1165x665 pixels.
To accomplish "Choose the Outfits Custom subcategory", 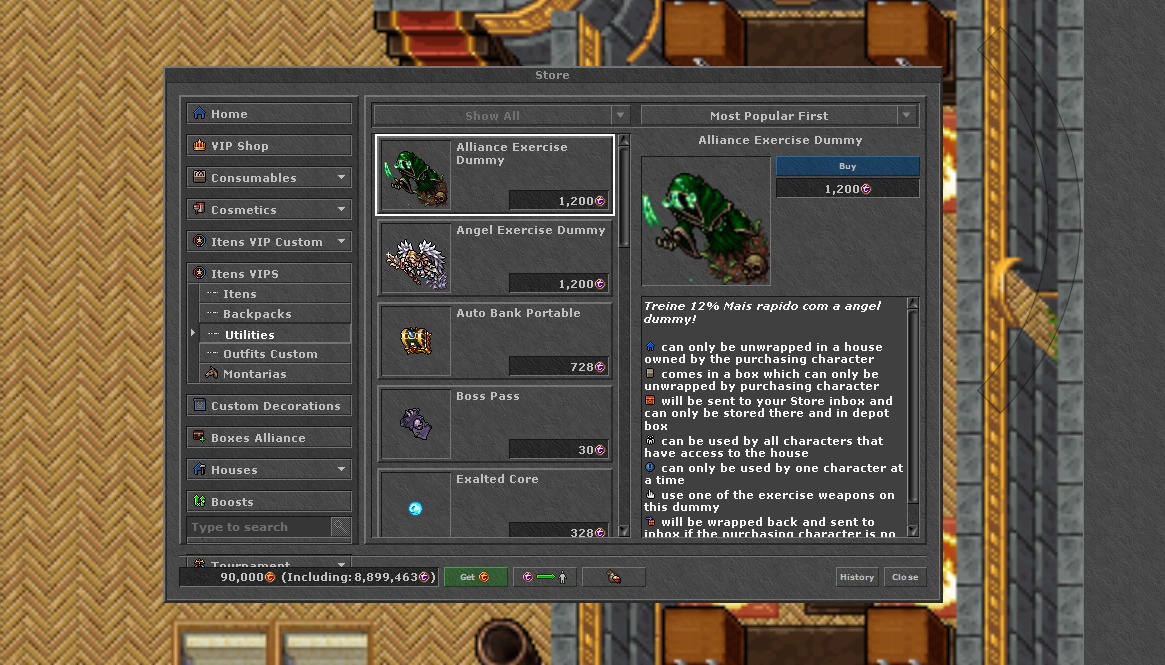I will (x=275, y=354).
